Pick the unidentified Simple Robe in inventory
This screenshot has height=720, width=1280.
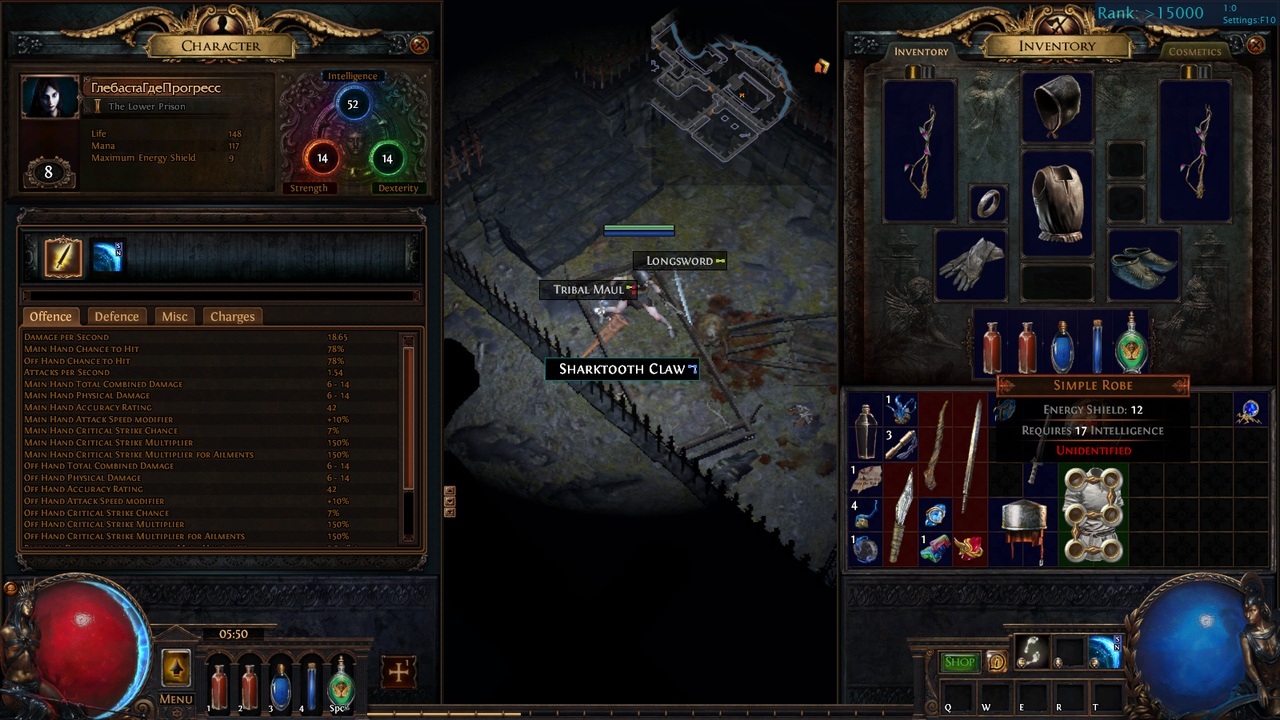pyautogui.click(x=1093, y=515)
